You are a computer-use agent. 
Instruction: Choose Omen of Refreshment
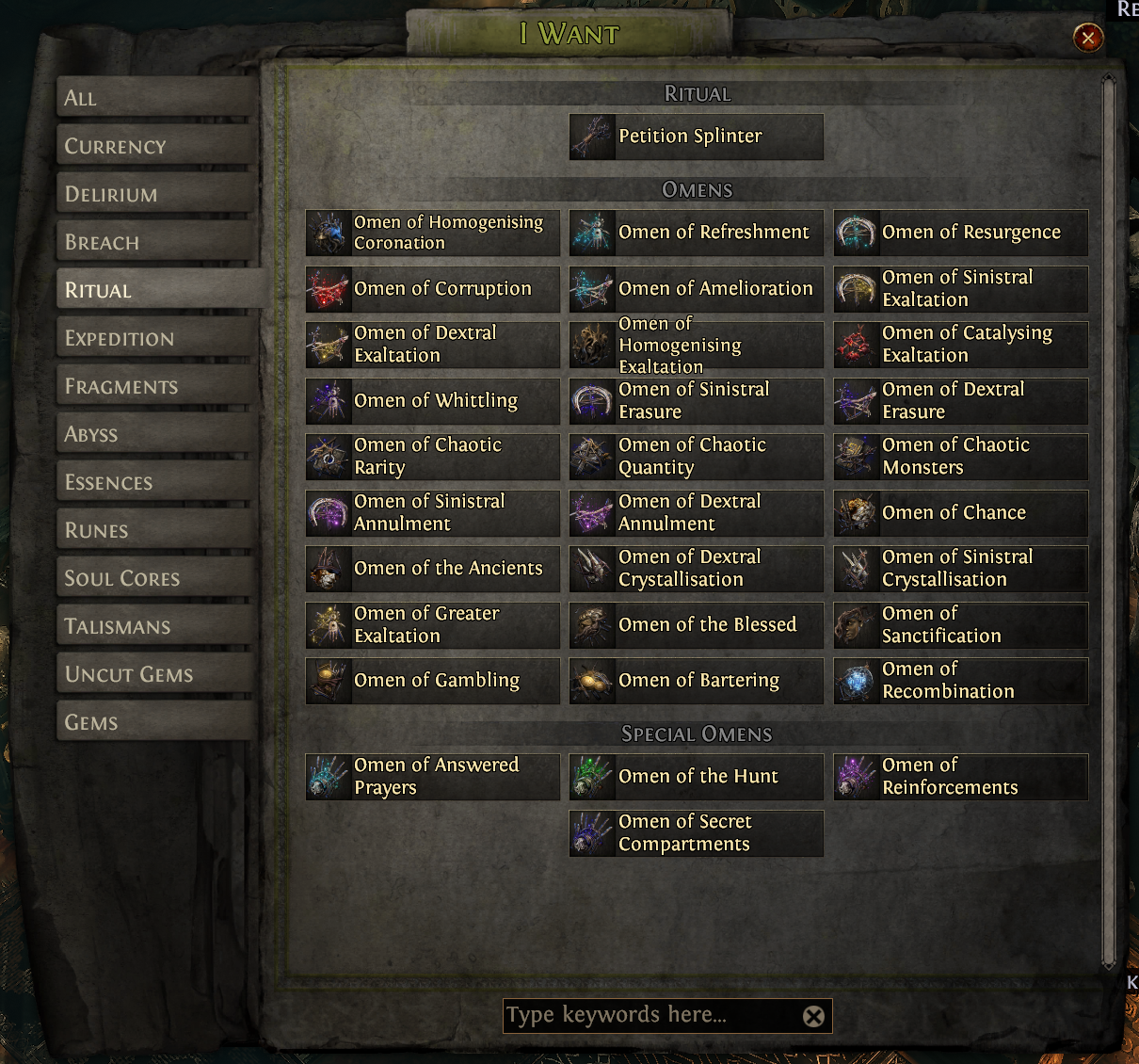[696, 233]
